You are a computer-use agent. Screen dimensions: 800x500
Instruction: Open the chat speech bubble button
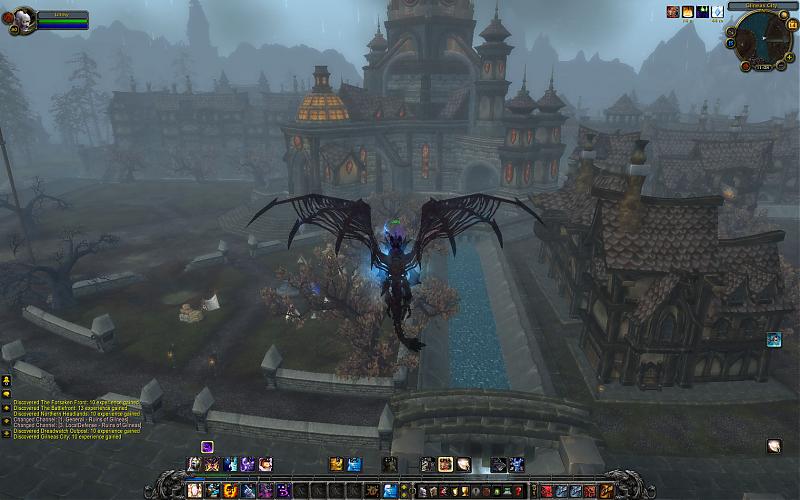6,395
